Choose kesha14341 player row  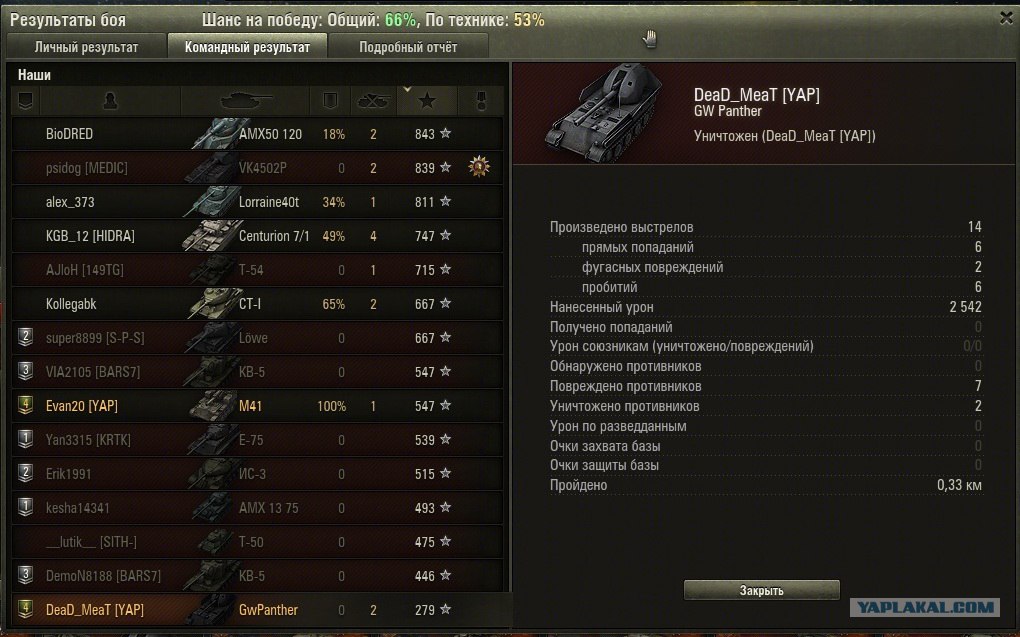(258, 508)
